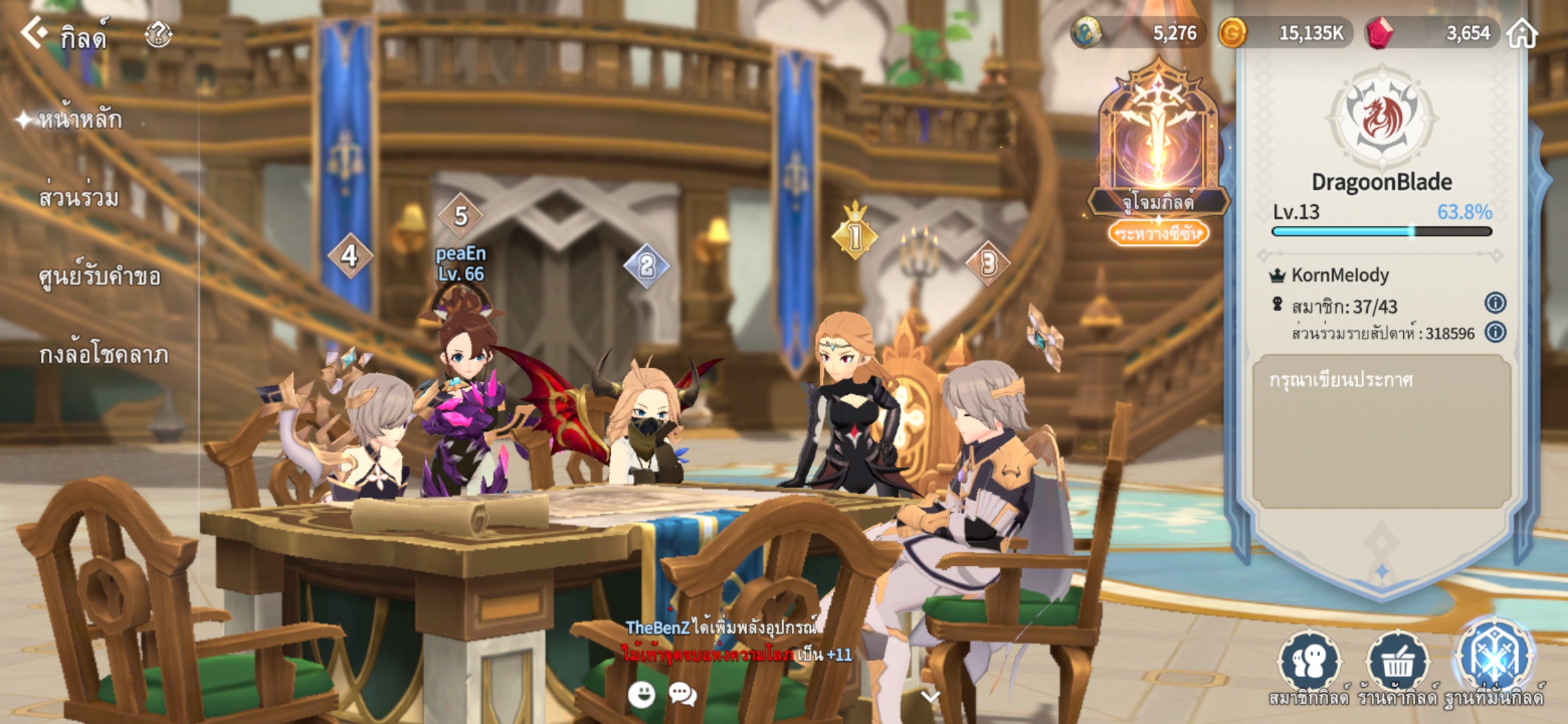Image resolution: width=1568 pixels, height=724 pixels.
Task: Open the chat speech bubbles icon
Action: coord(682,695)
